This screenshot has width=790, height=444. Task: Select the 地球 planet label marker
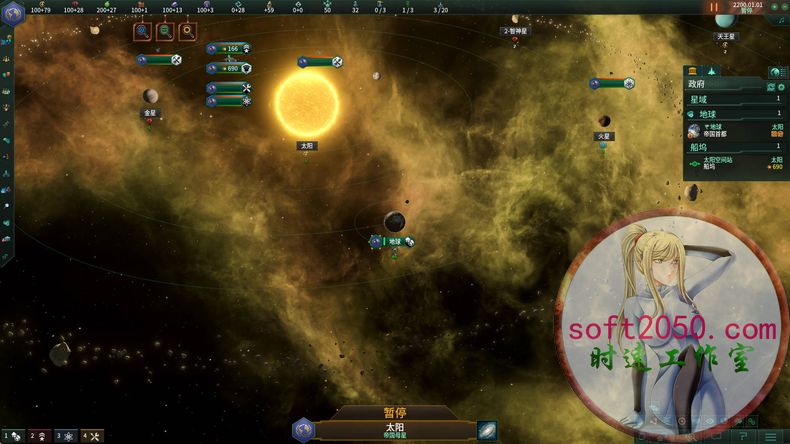click(x=393, y=241)
